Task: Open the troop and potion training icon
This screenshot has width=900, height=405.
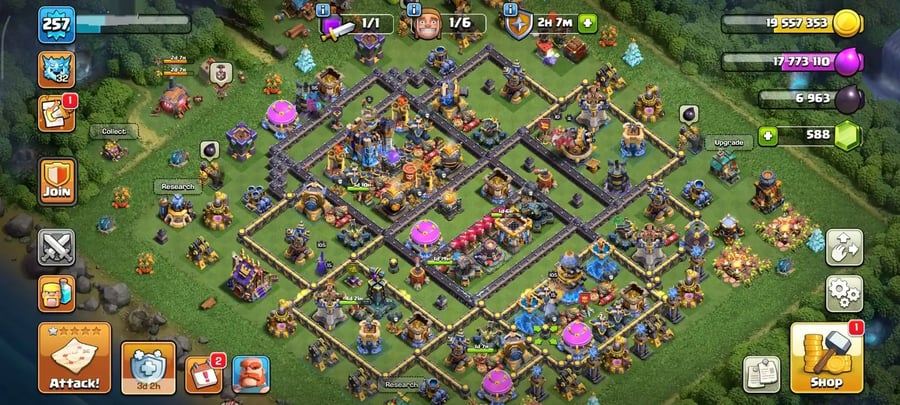Action: coord(56,293)
